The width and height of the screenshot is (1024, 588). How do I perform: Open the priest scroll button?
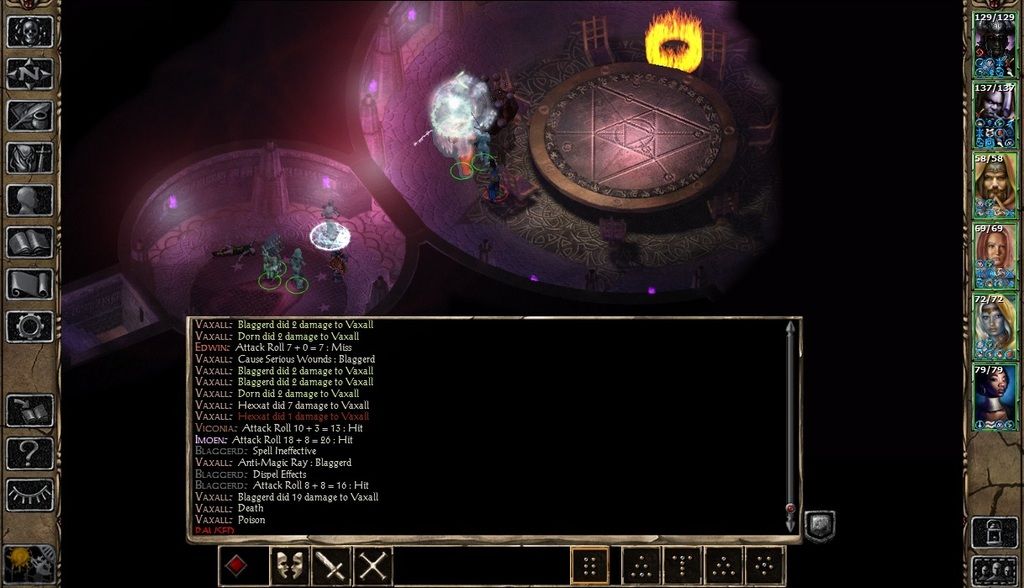pyautogui.click(x=30, y=284)
